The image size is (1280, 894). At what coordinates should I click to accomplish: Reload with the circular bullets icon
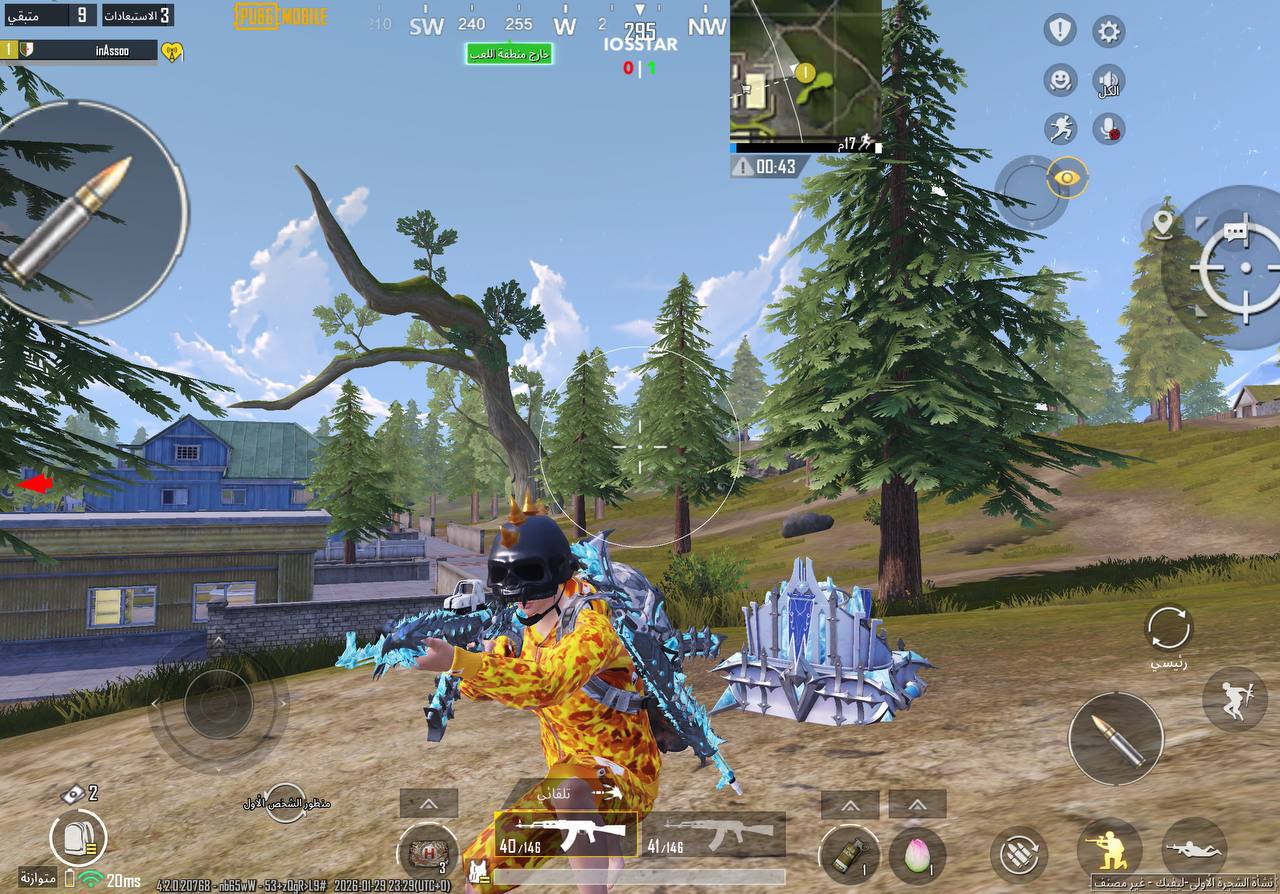[1019, 855]
